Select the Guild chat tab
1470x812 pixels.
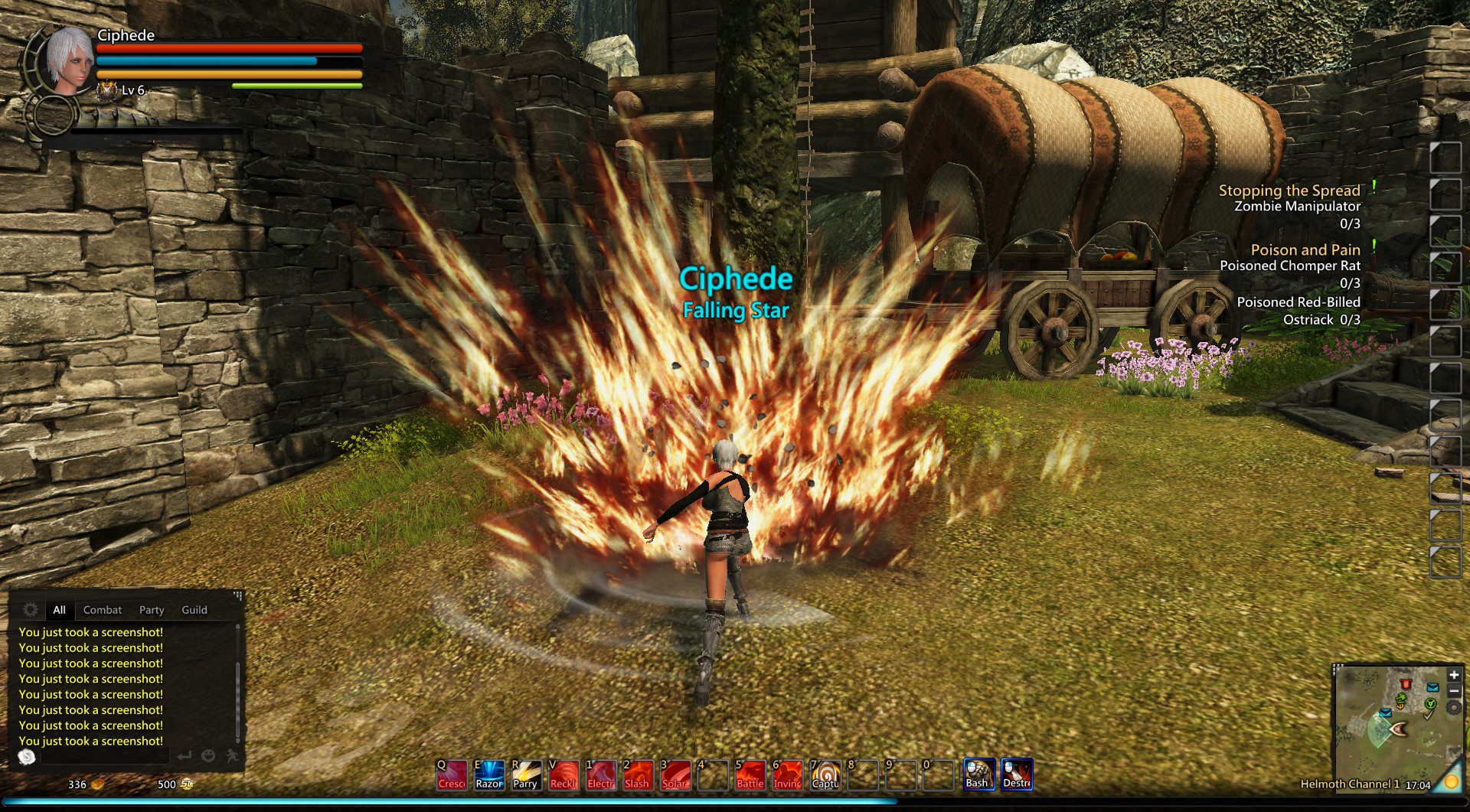(x=194, y=610)
